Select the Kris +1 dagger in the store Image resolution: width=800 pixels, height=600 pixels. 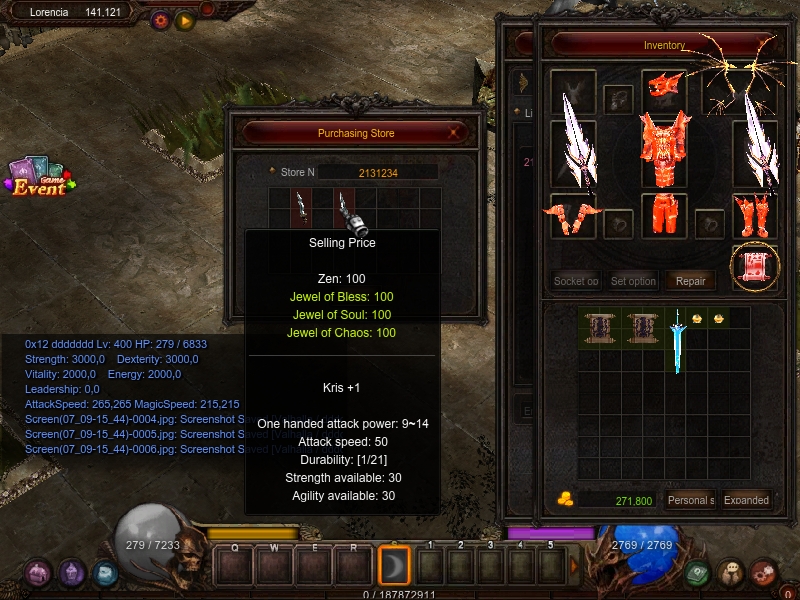[x=346, y=208]
